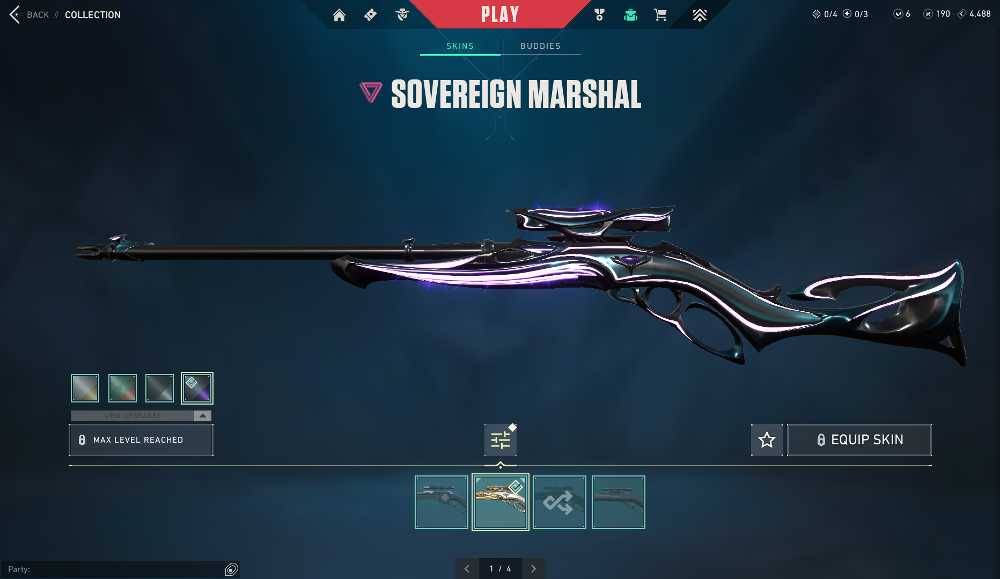Select the green-tinted color variant swatch
This screenshot has width=1000, height=579.
click(x=122, y=388)
